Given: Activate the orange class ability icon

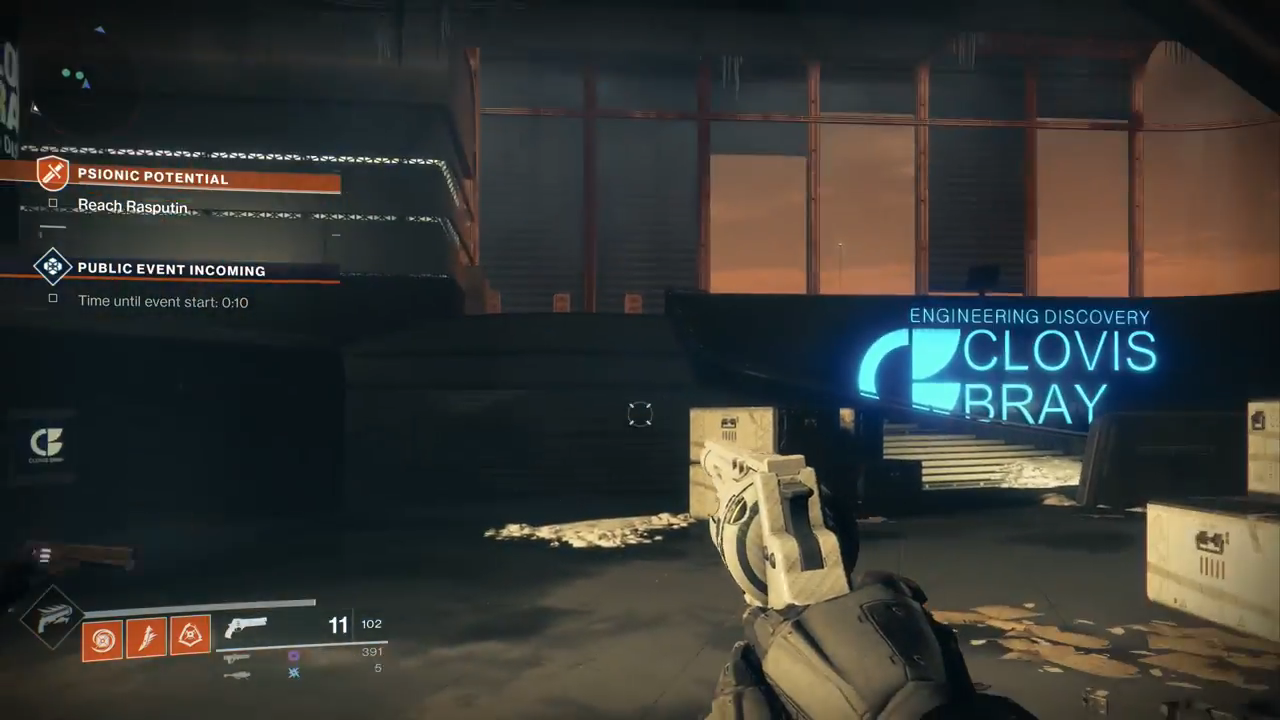Looking at the screenshot, I should [x=190, y=636].
